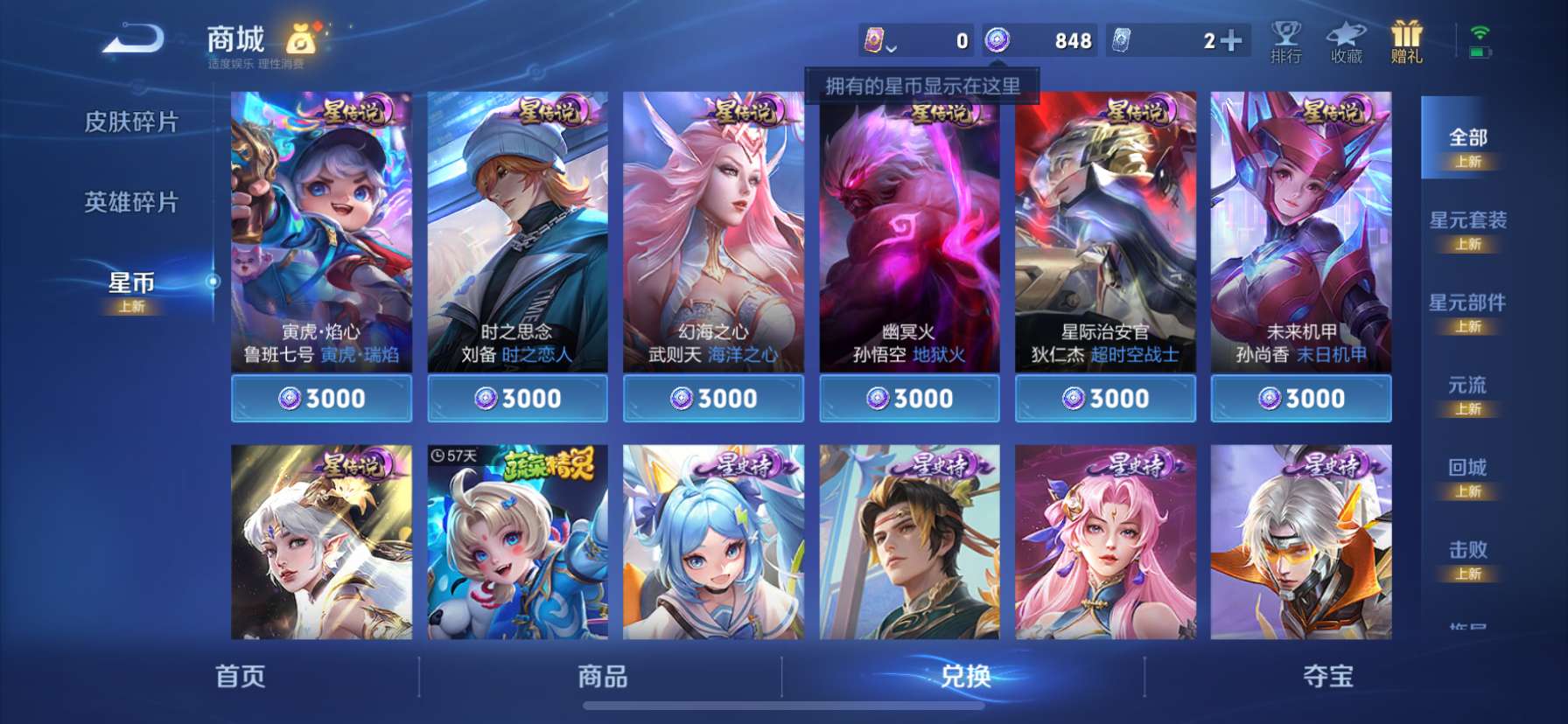Screen dimensions: 1568x724
Task: Tap the back arrow to leave the shop
Action: pyautogui.click(x=133, y=37)
